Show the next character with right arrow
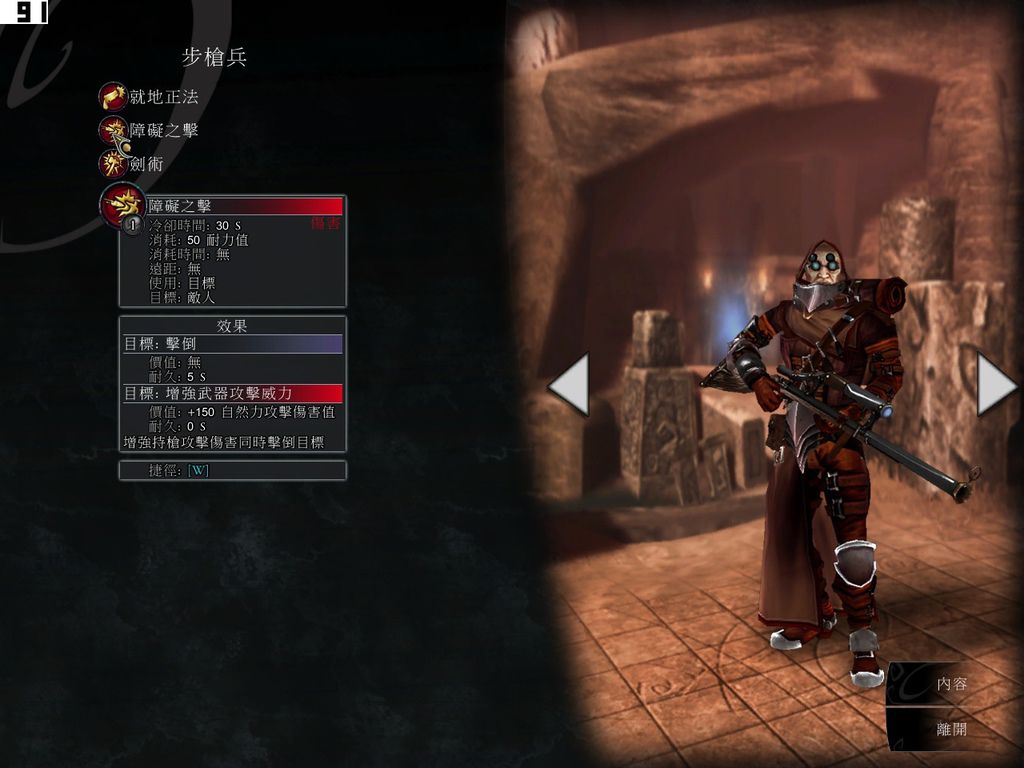Screen dimensions: 1024x768 995,383
